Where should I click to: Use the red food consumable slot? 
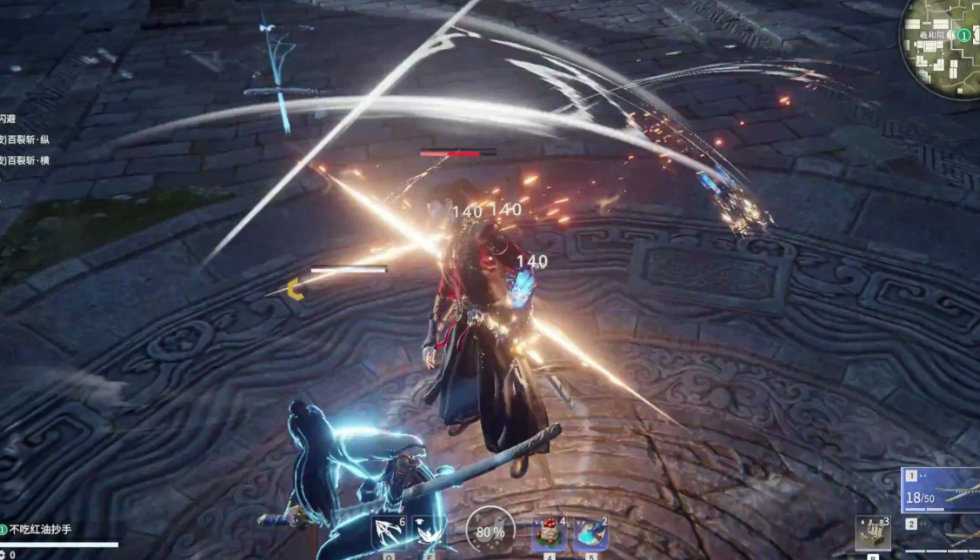coord(549,533)
